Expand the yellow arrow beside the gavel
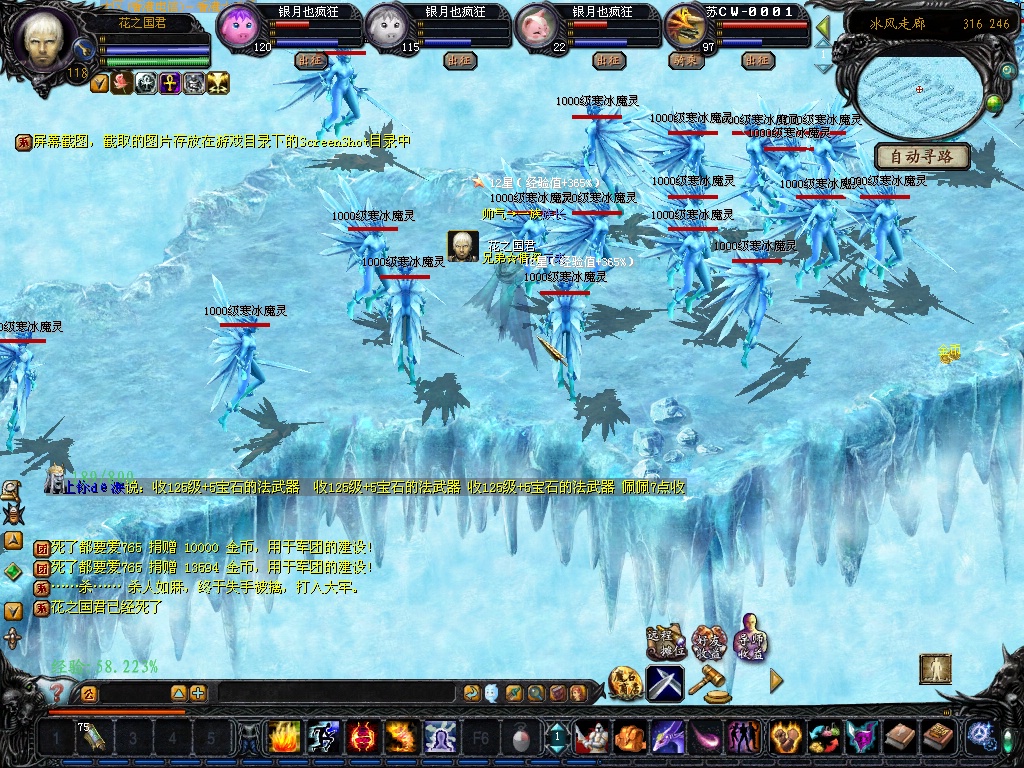 pos(776,681)
